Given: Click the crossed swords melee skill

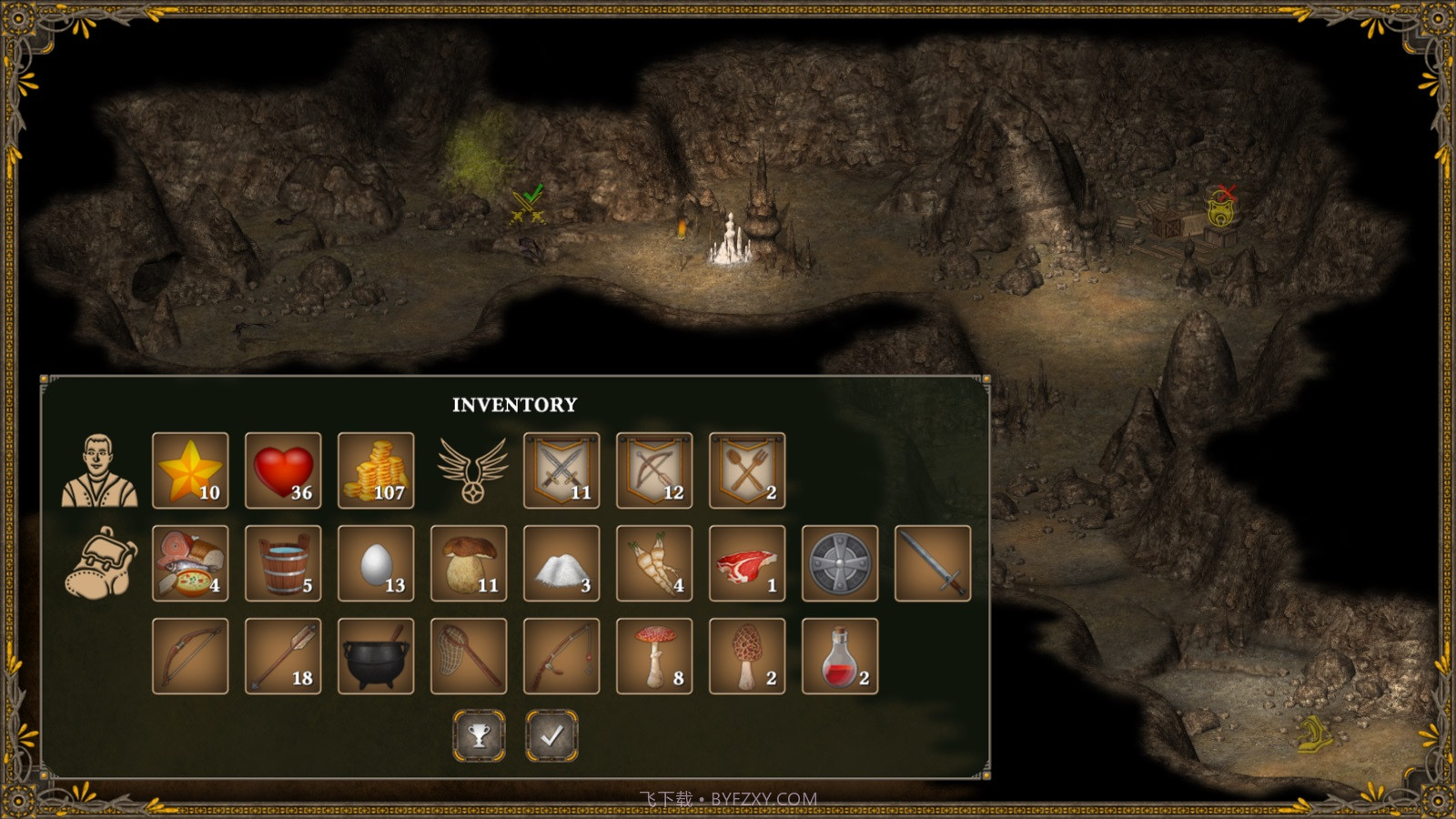Looking at the screenshot, I should coord(561,470).
